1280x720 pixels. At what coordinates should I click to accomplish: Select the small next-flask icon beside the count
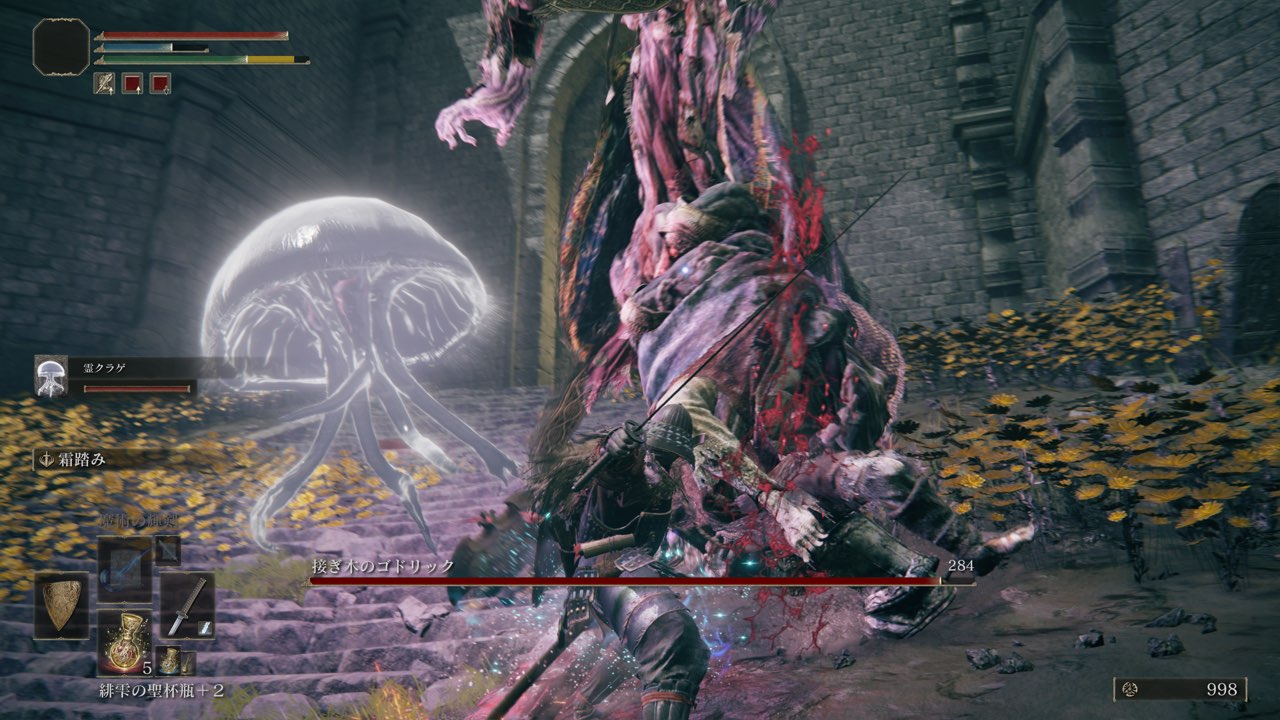pos(169,661)
